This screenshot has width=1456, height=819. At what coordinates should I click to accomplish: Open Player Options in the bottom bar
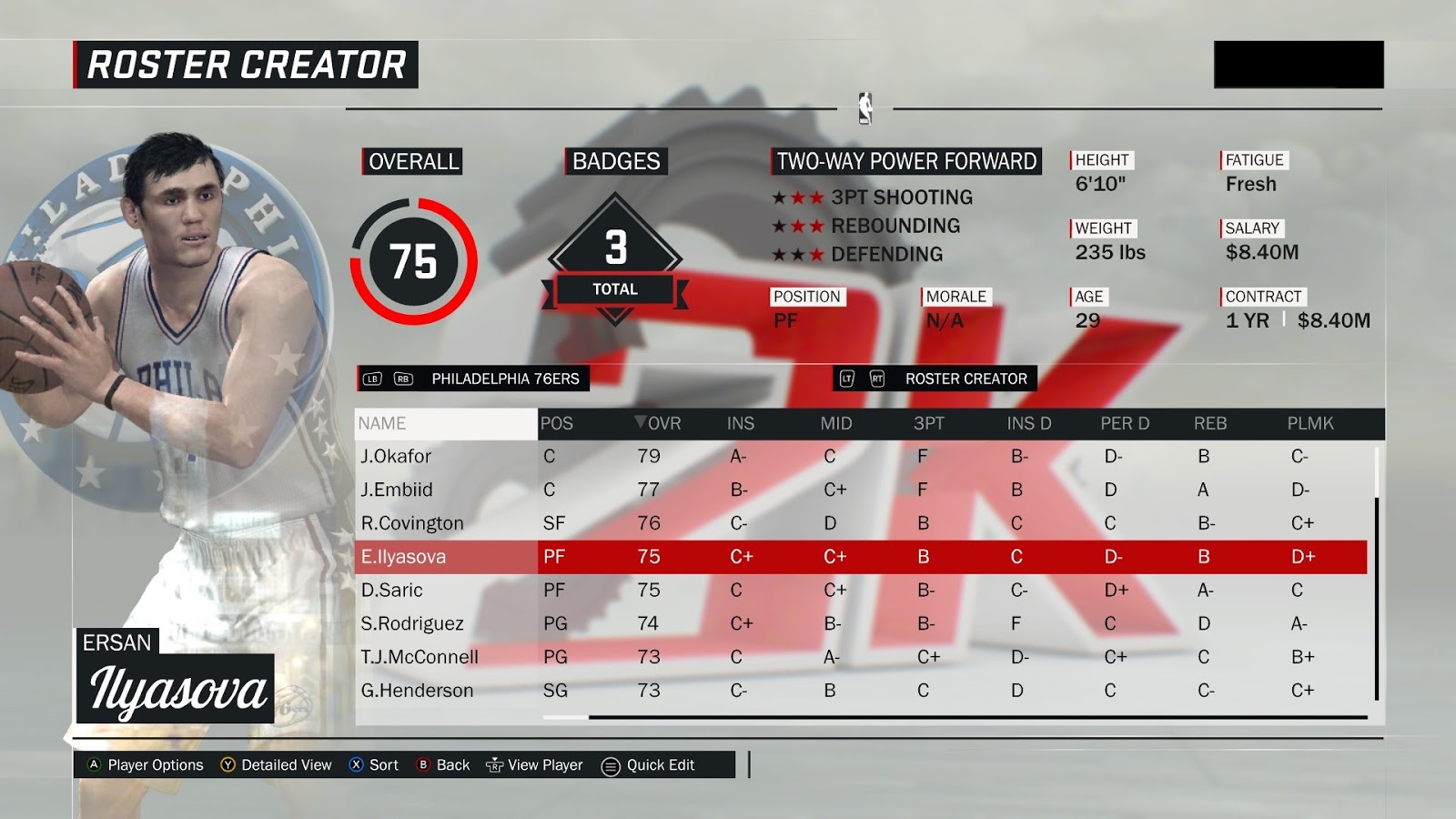[x=146, y=765]
